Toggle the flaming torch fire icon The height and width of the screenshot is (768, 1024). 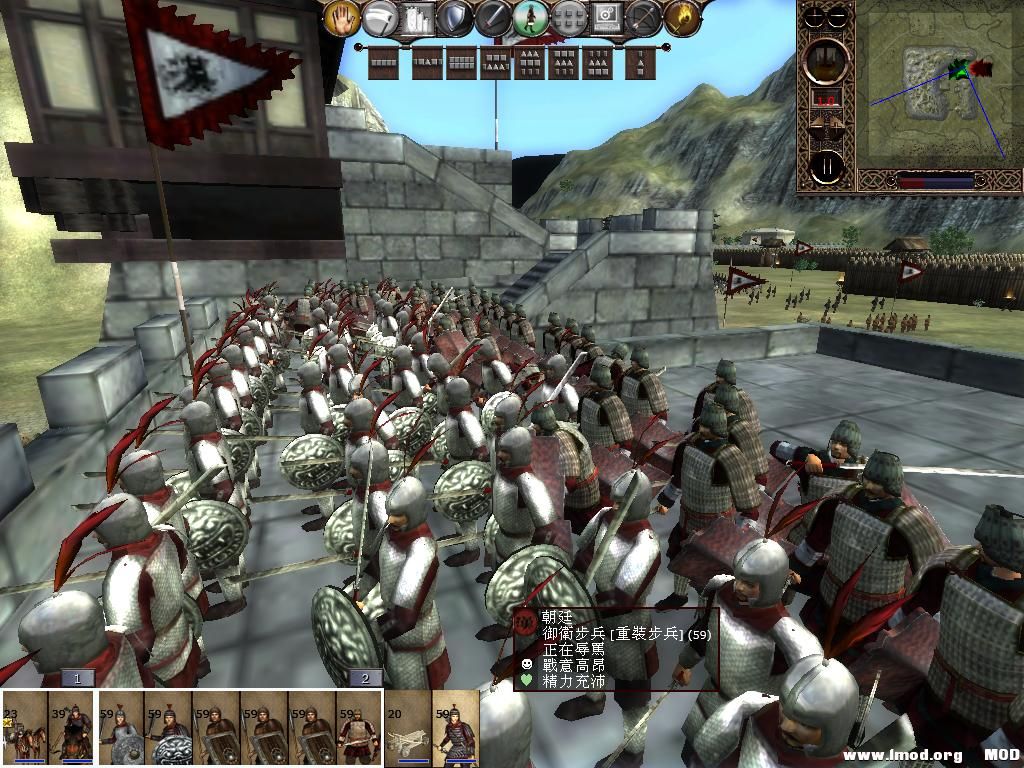point(683,17)
